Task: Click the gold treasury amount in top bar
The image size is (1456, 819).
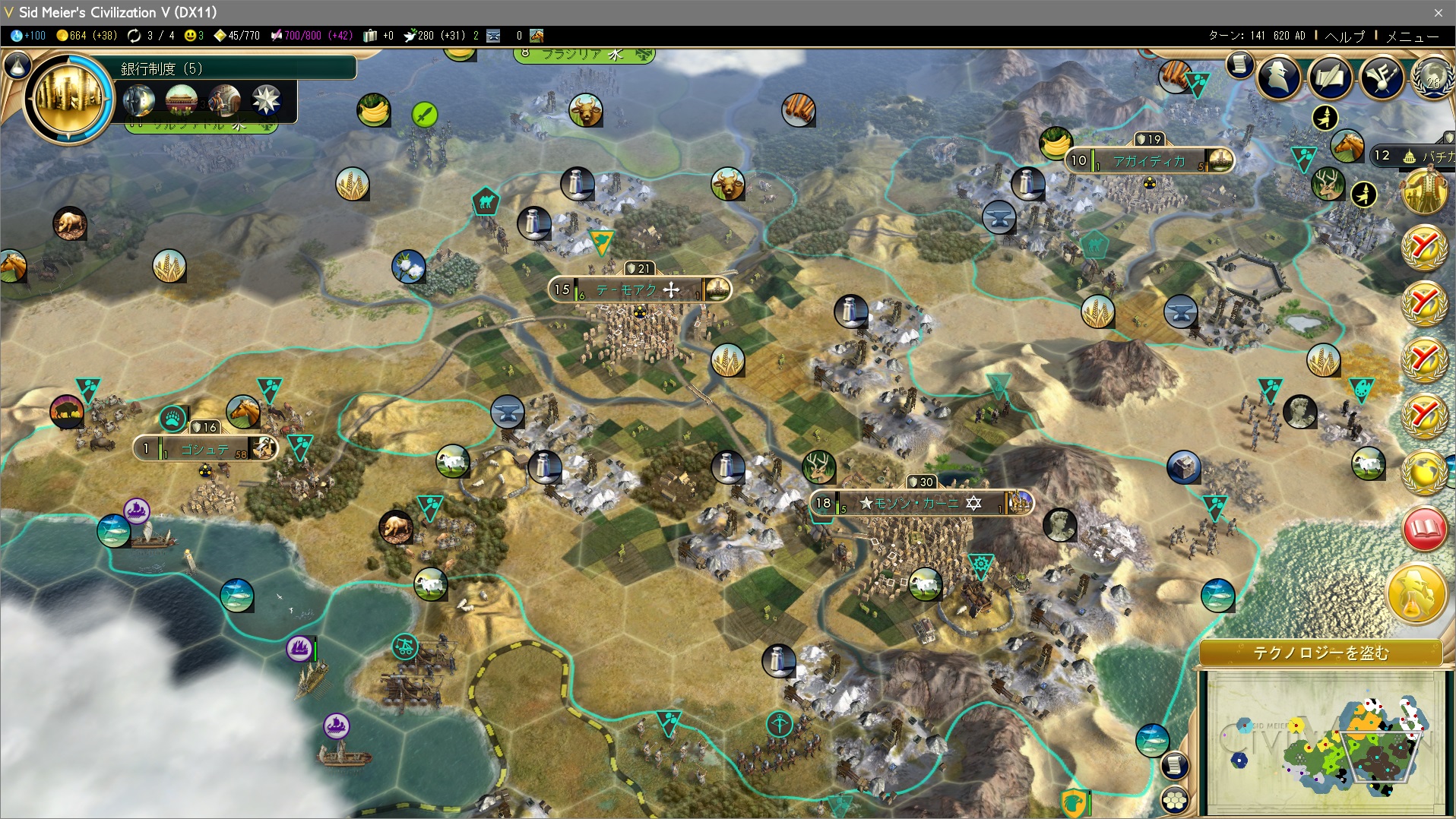Action: click(86, 36)
